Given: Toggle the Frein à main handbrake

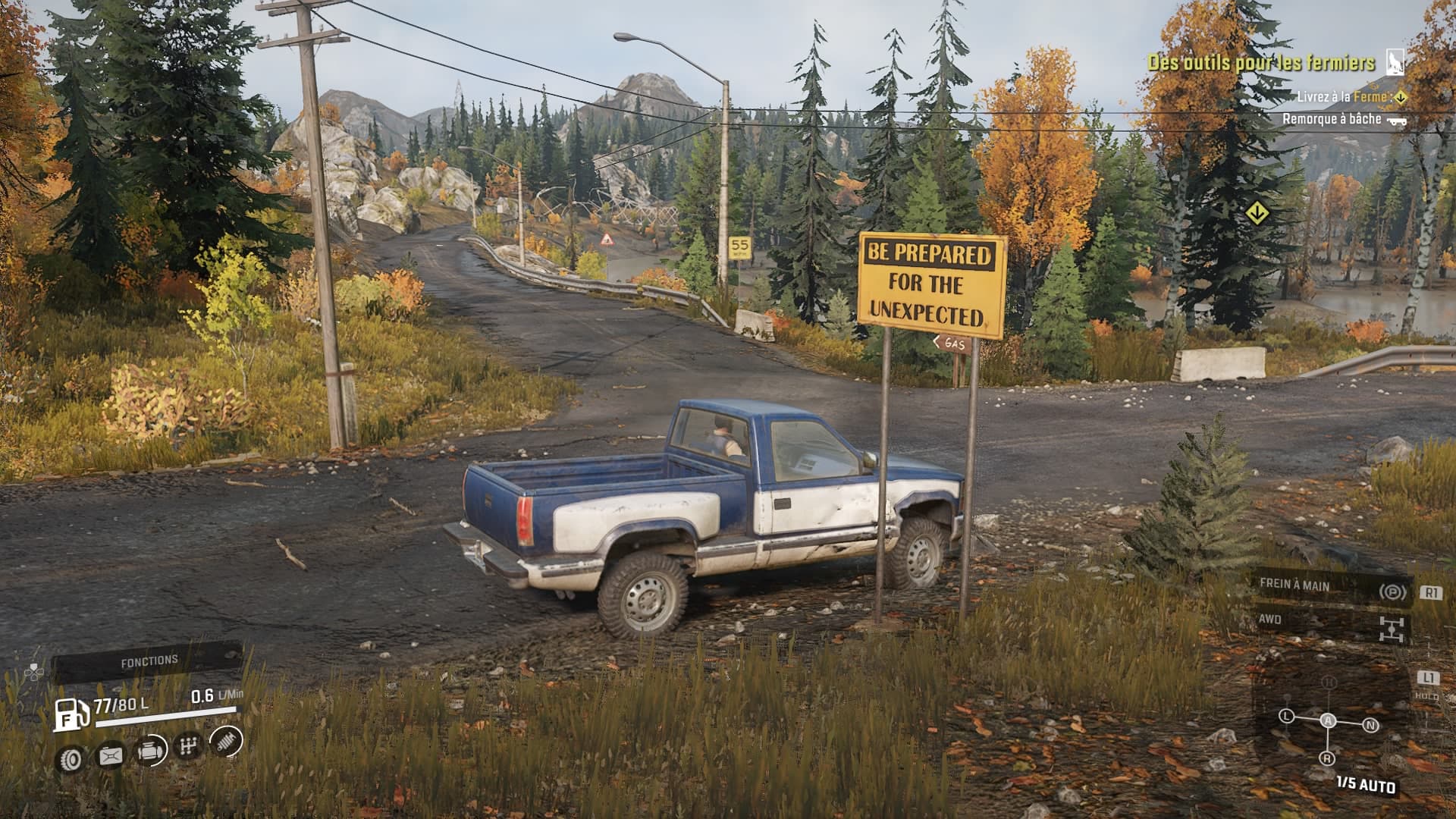Looking at the screenshot, I should (x=1330, y=588).
